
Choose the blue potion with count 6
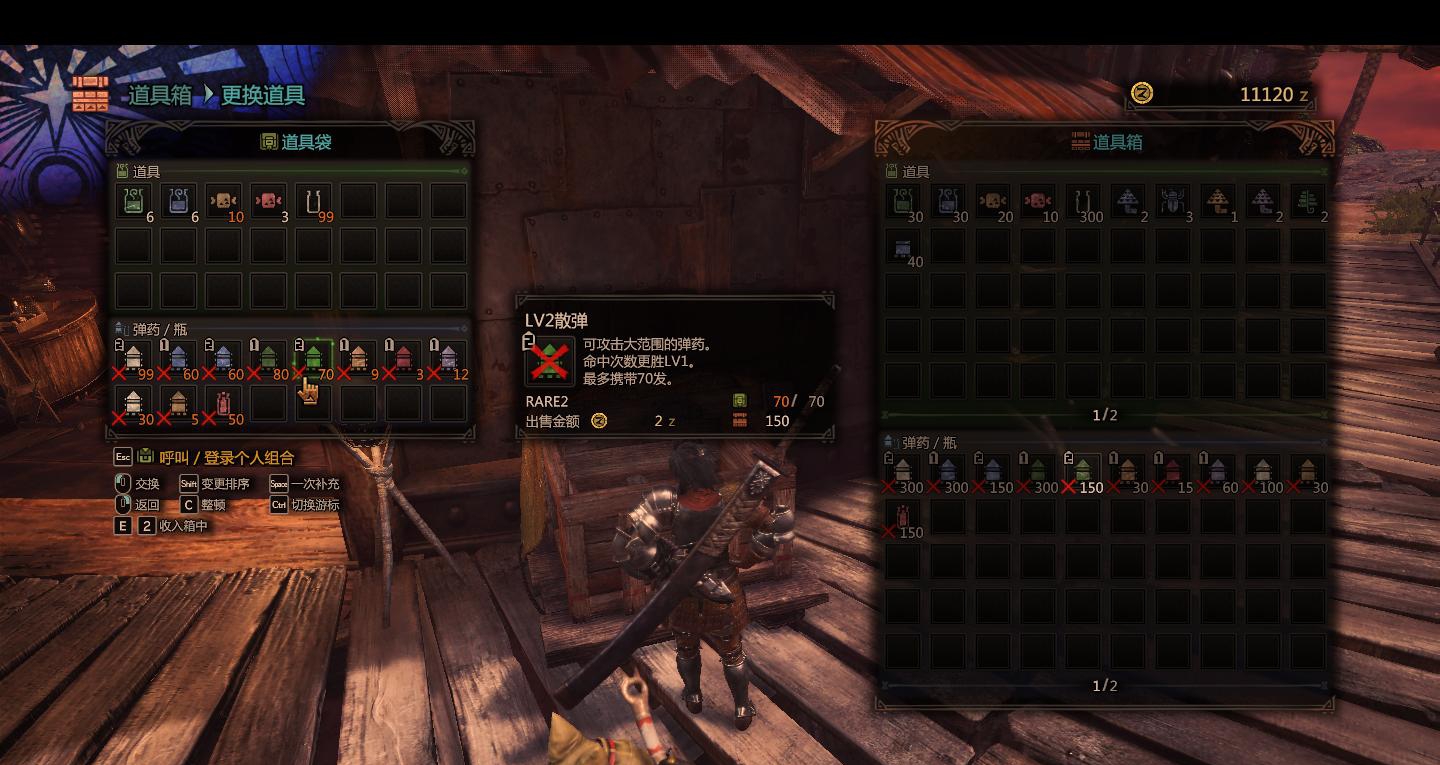pos(179,201)
